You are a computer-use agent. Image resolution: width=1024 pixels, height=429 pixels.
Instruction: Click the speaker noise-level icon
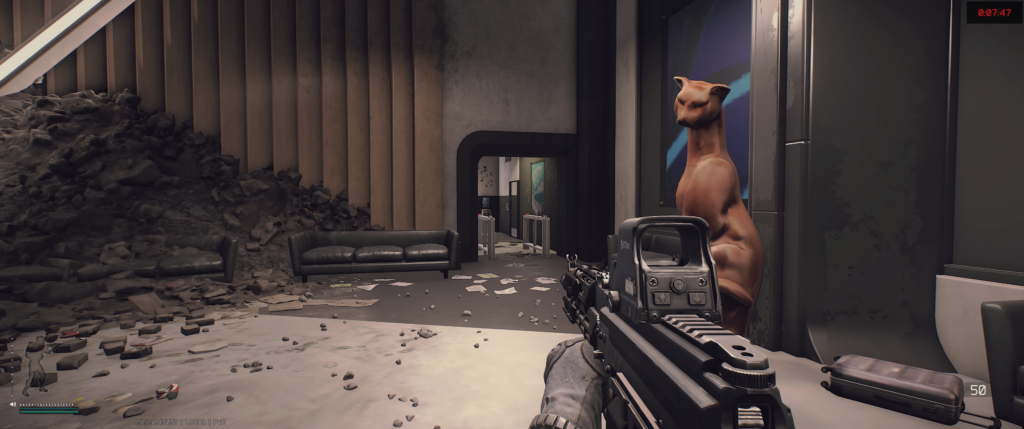(13, 405)
